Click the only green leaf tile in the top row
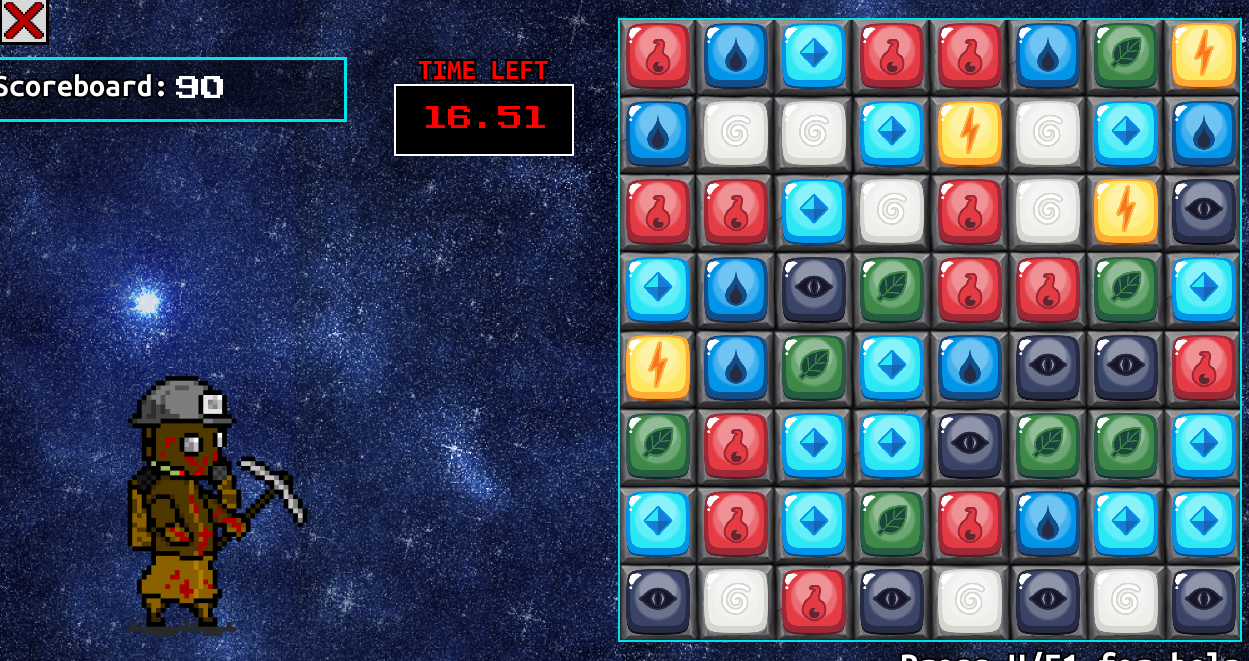 [1125, 56]
